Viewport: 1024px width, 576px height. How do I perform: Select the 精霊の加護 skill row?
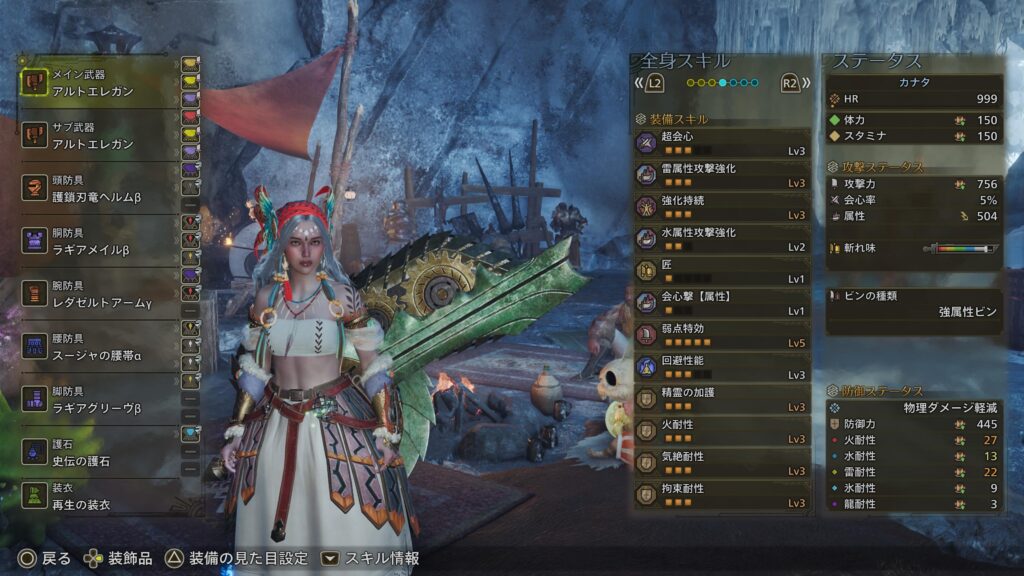(x=722, y=399)
